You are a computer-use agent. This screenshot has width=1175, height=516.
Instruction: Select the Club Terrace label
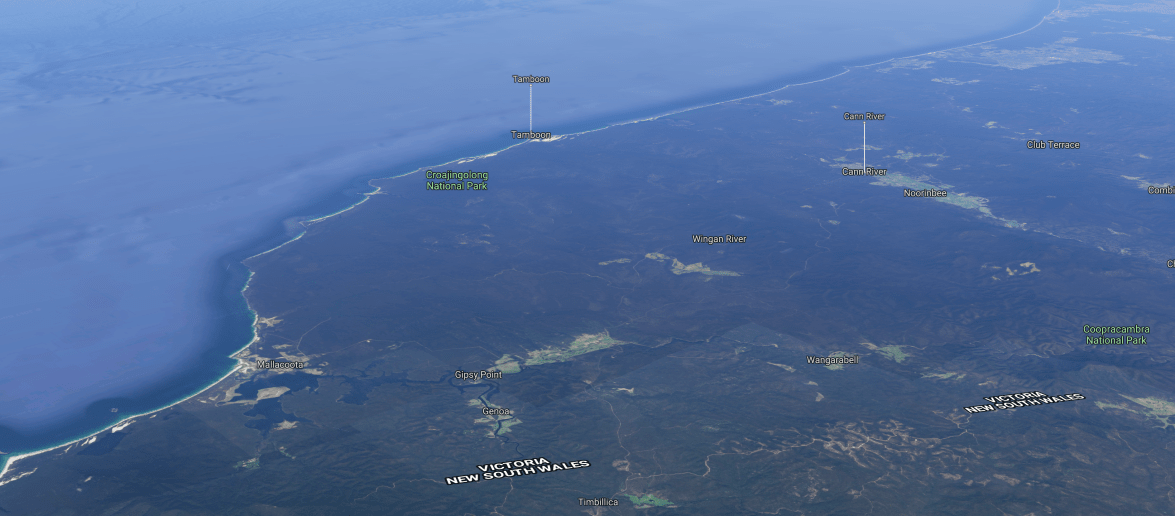(1053, 145)
